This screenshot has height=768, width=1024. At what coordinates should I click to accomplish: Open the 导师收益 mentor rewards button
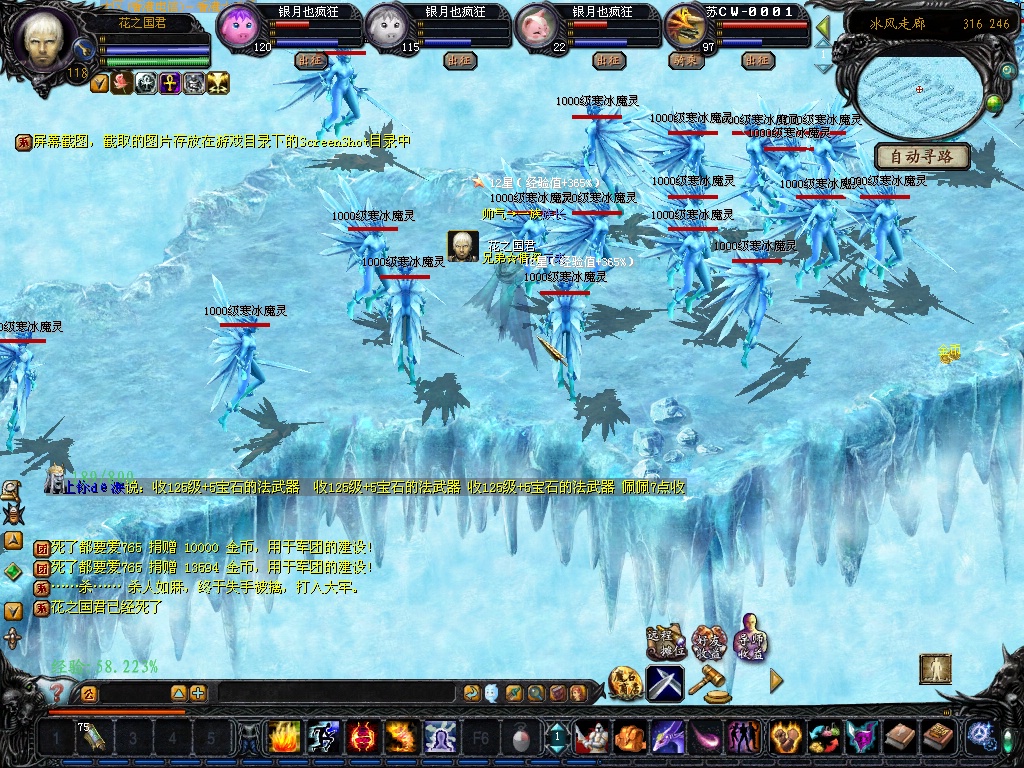pos(750,638)
